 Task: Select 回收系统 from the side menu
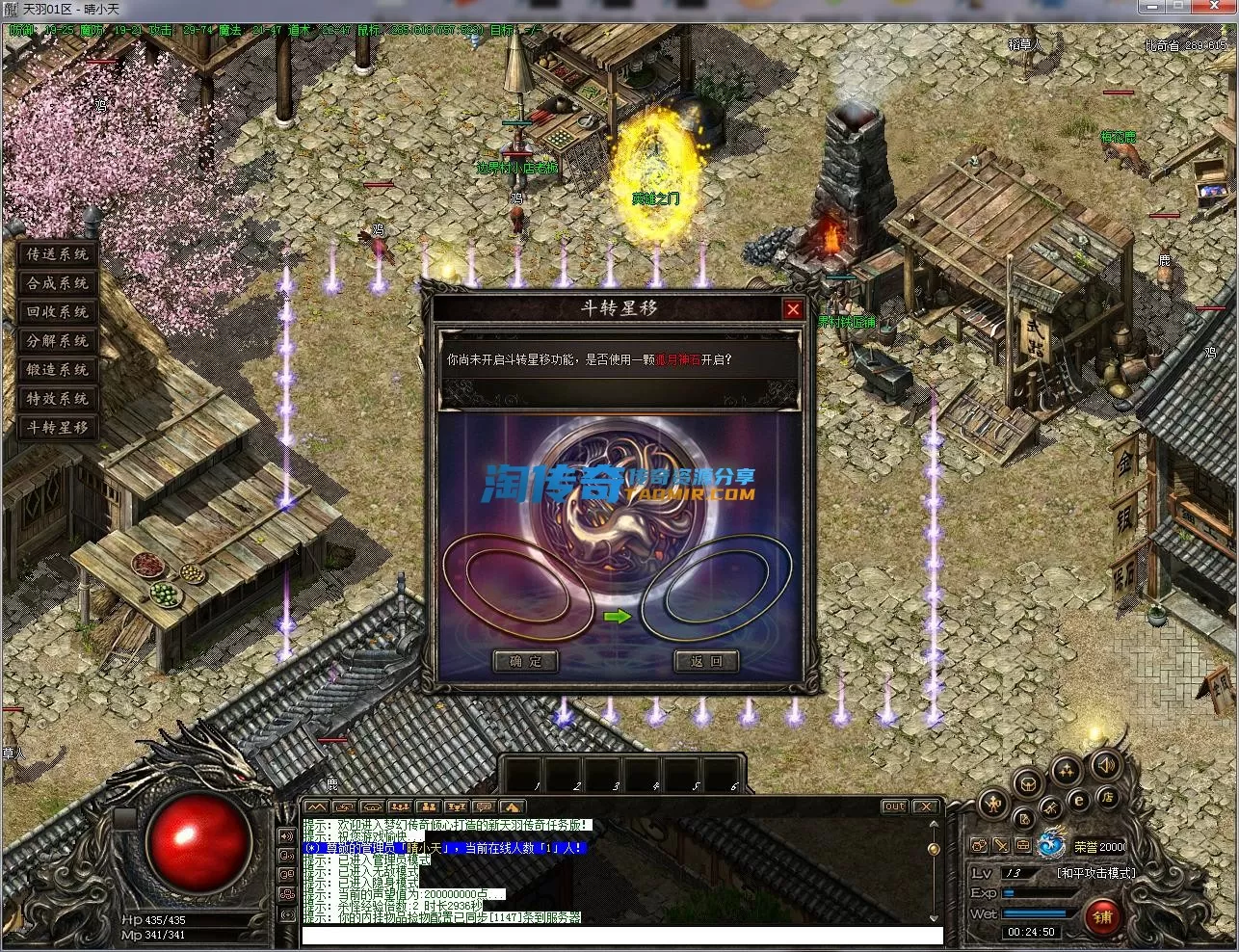(x=58, y=312)
